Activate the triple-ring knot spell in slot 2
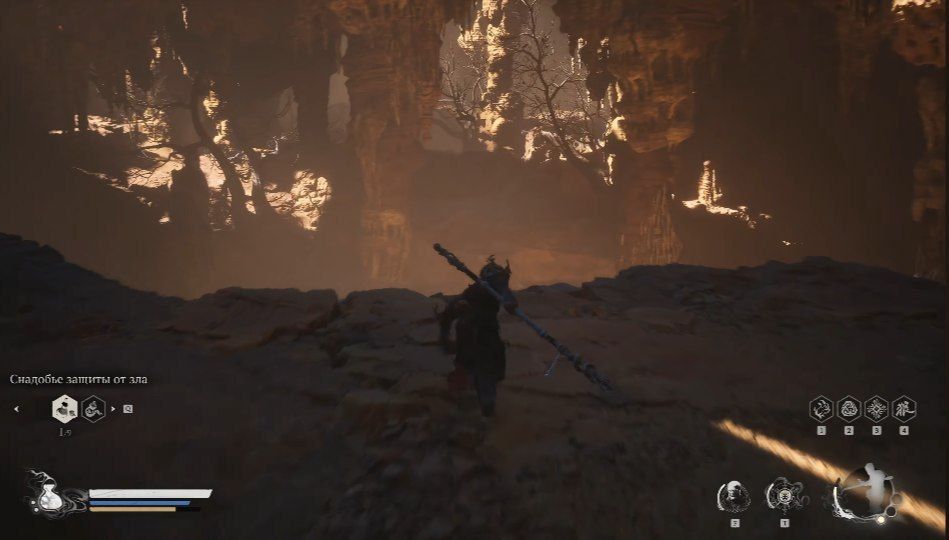Viewport: 949px width, 540px height. click(849, 408)
